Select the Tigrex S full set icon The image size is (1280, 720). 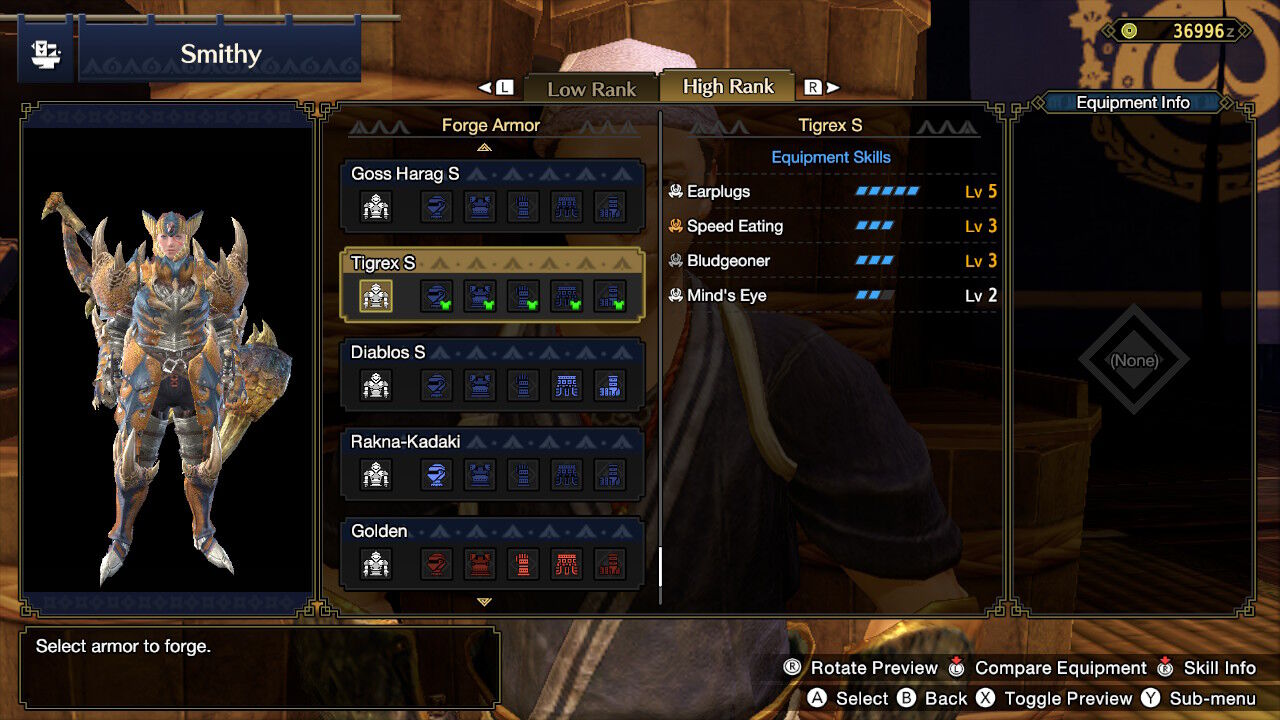point(376,296)
